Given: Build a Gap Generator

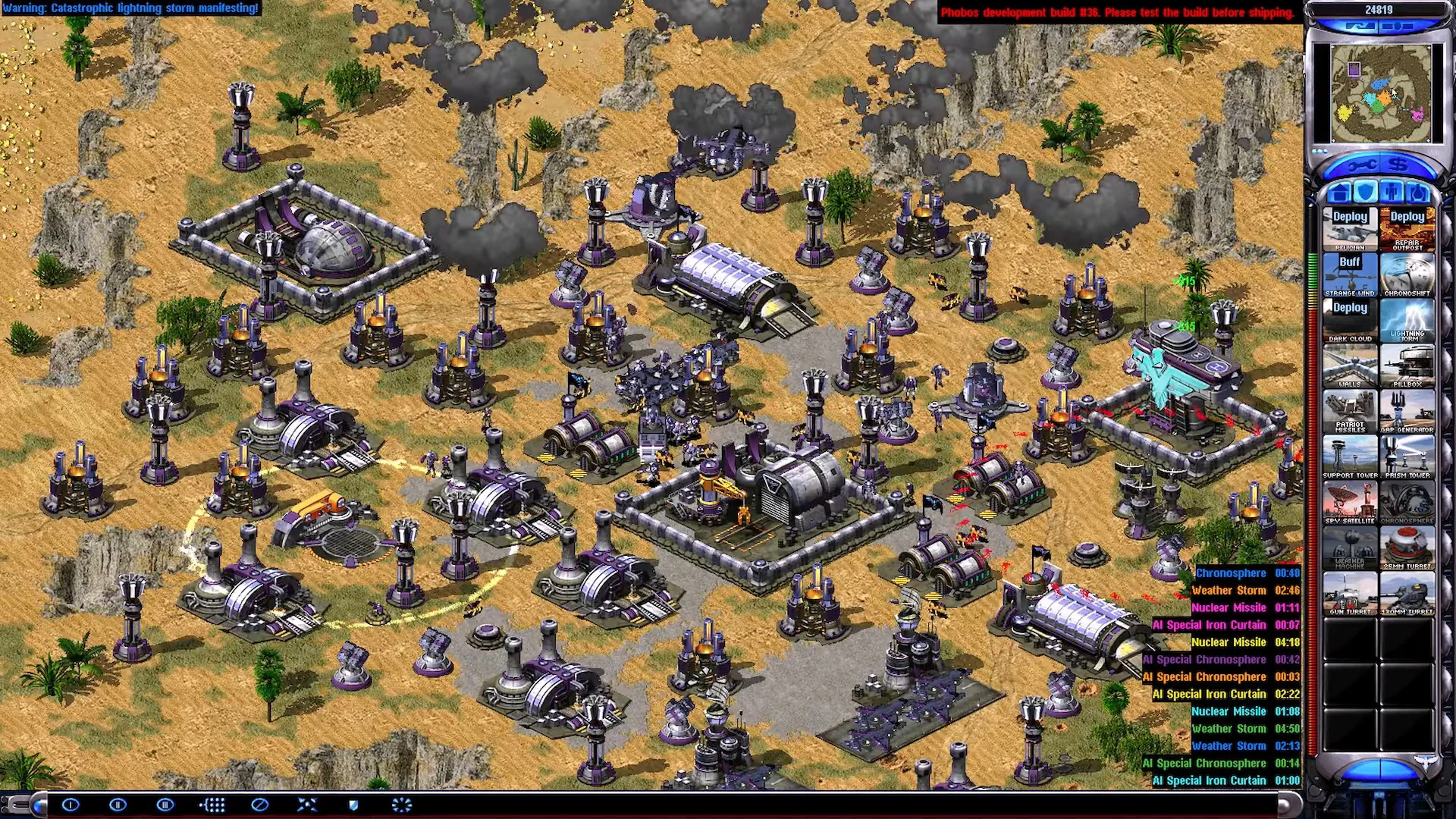Looking at the screenshot, I should click(x=1407, y=410).
